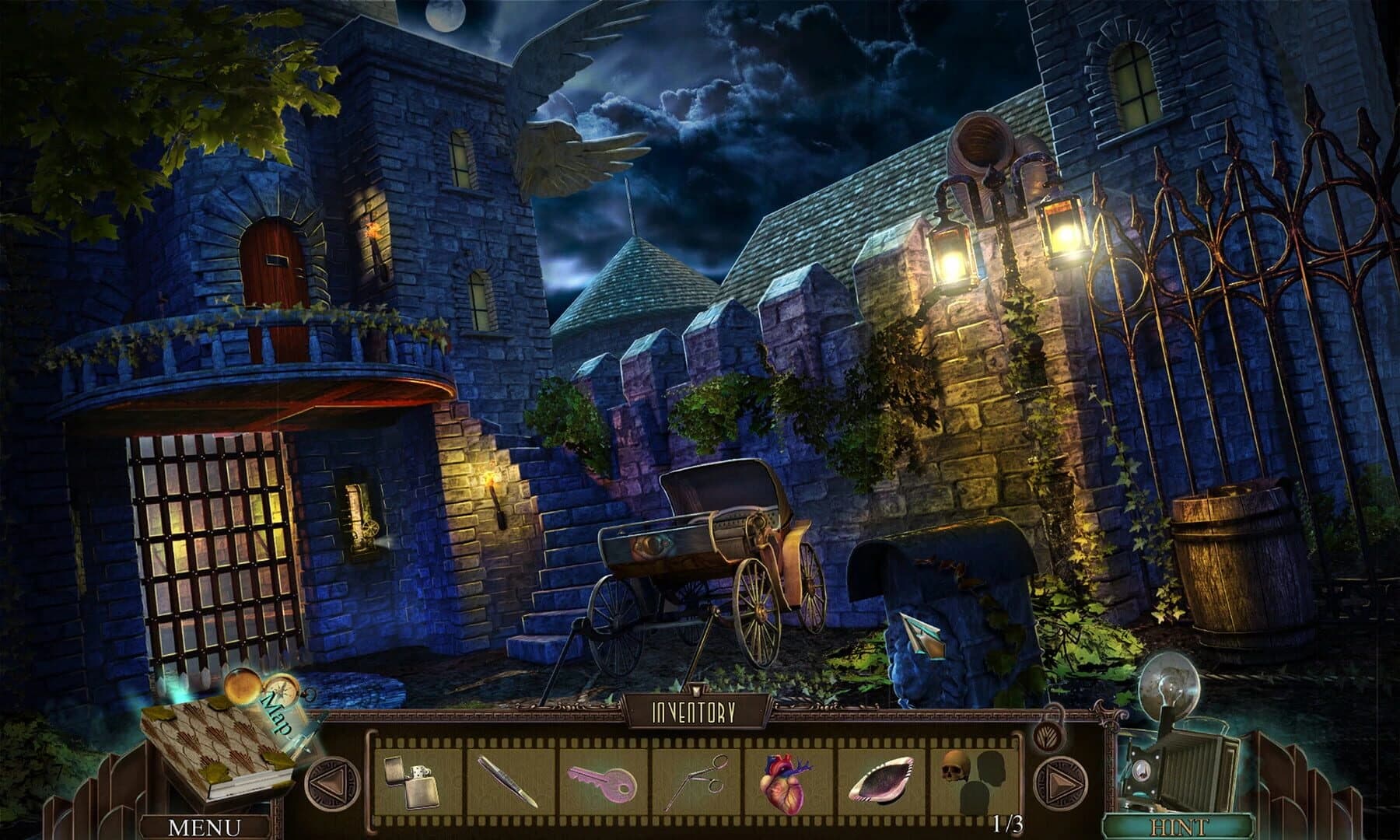The image size is (1400, 840).
Task: Expand the Inventory panel via its title plaque
Action: pos(695,710)
